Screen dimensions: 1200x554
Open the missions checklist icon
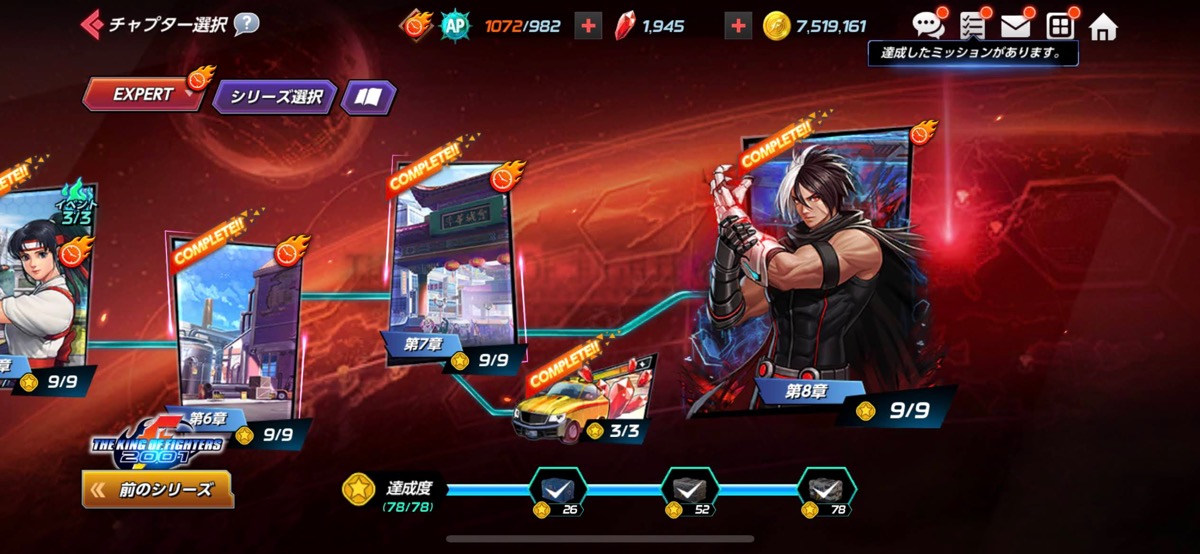(x=972, y=26)
